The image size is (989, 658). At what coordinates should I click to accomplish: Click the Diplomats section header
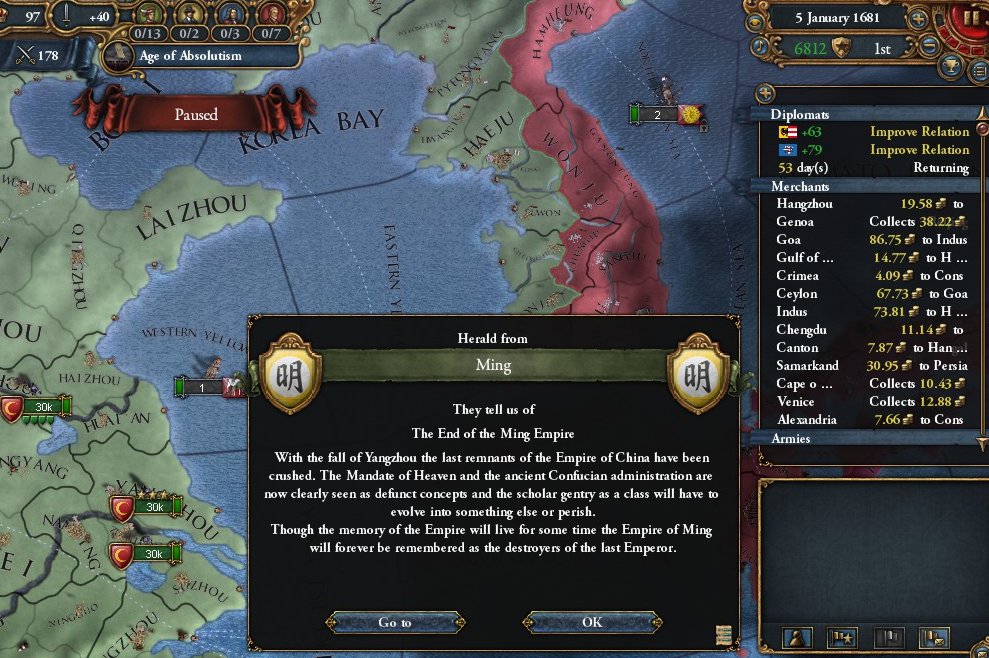[860, 114]
